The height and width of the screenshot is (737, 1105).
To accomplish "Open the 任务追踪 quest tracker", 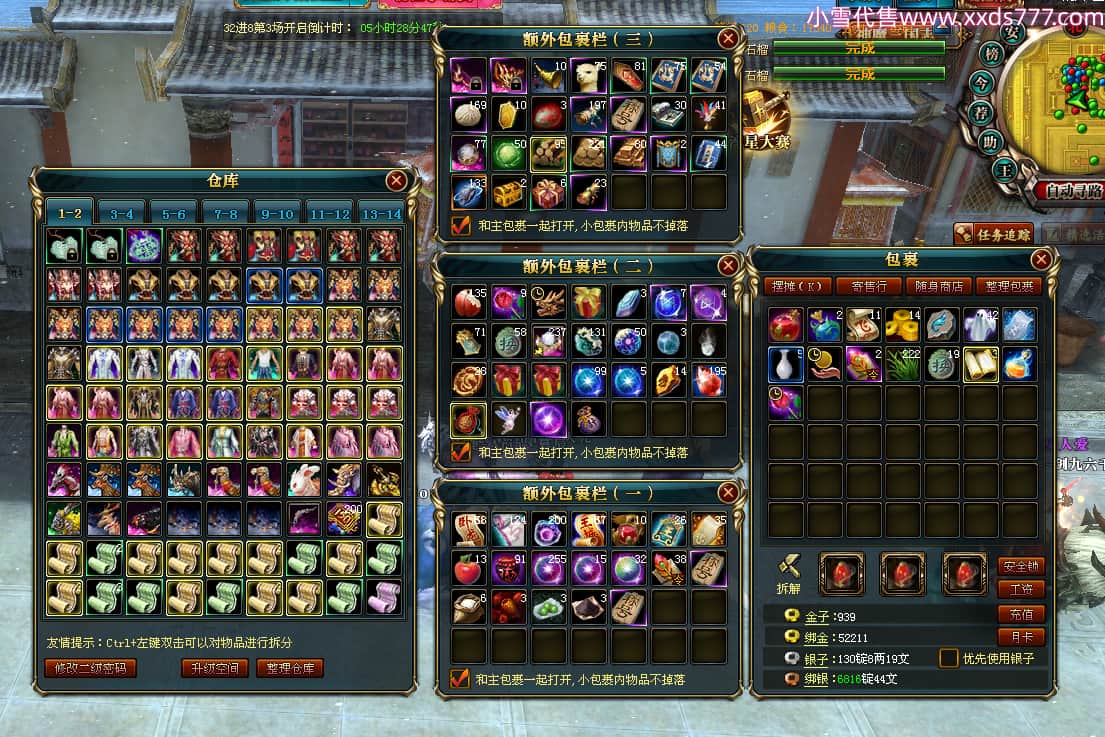I will click(x=993, y=234).
